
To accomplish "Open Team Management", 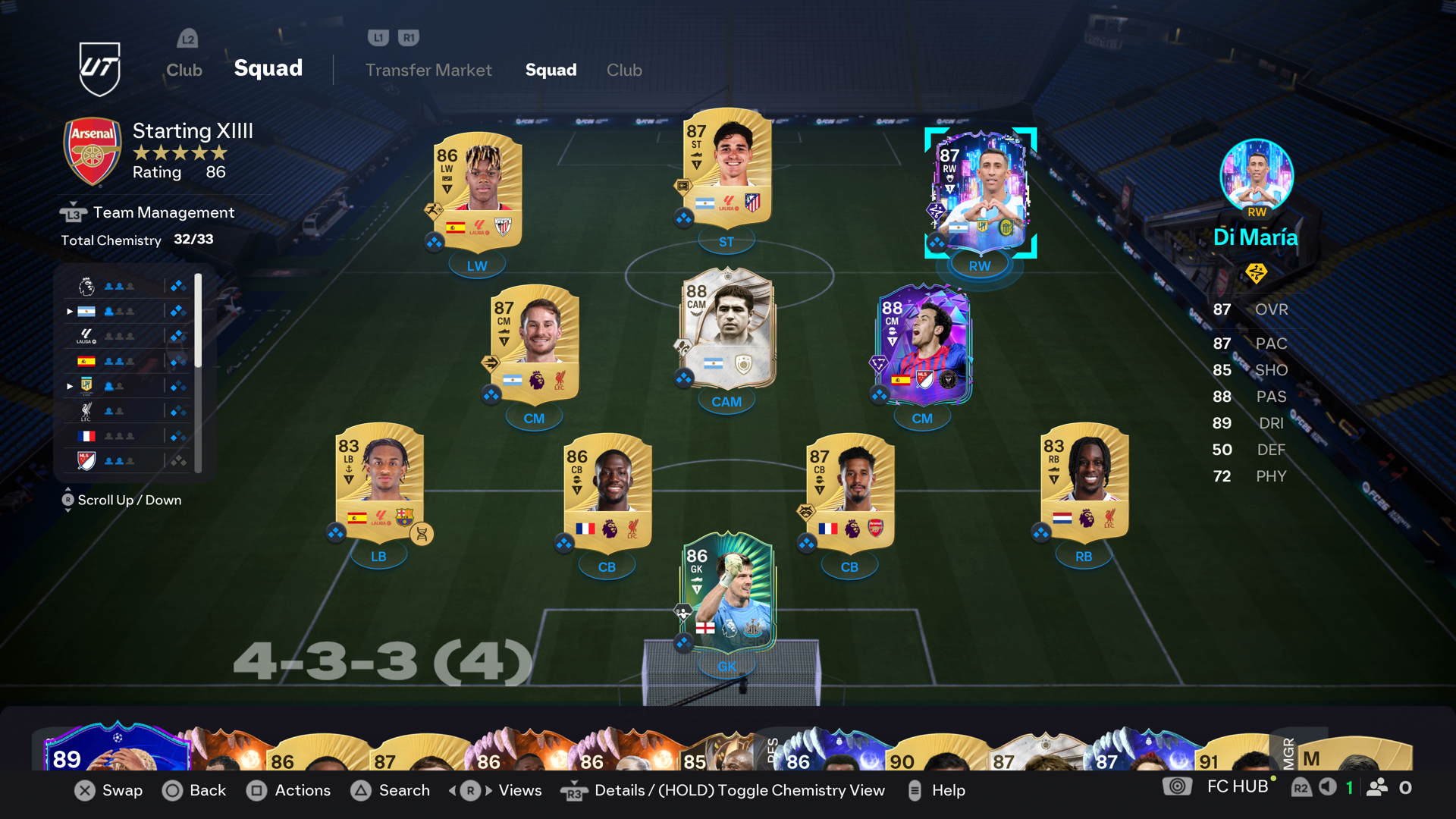I will pos(163,213).
